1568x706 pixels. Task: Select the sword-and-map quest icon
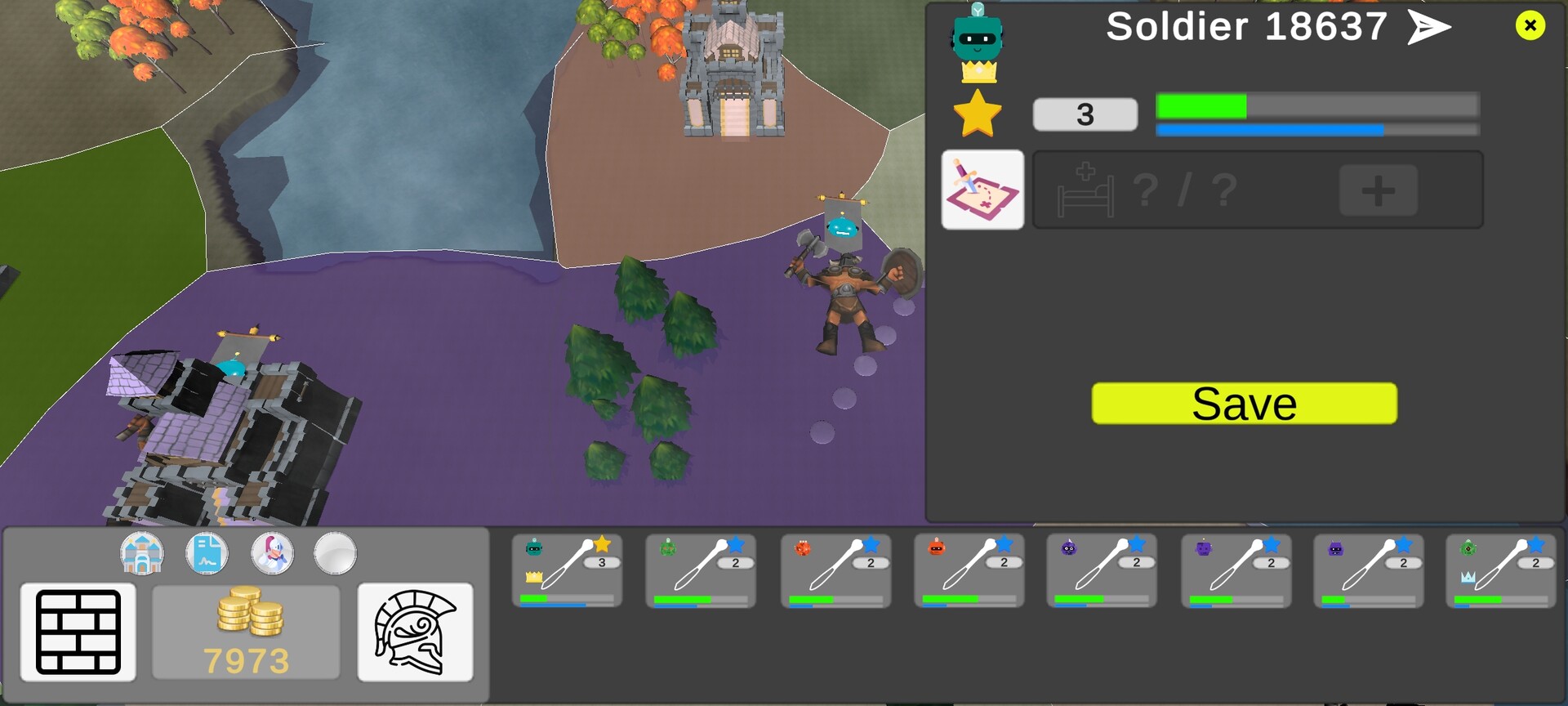(x=983, y=190)
